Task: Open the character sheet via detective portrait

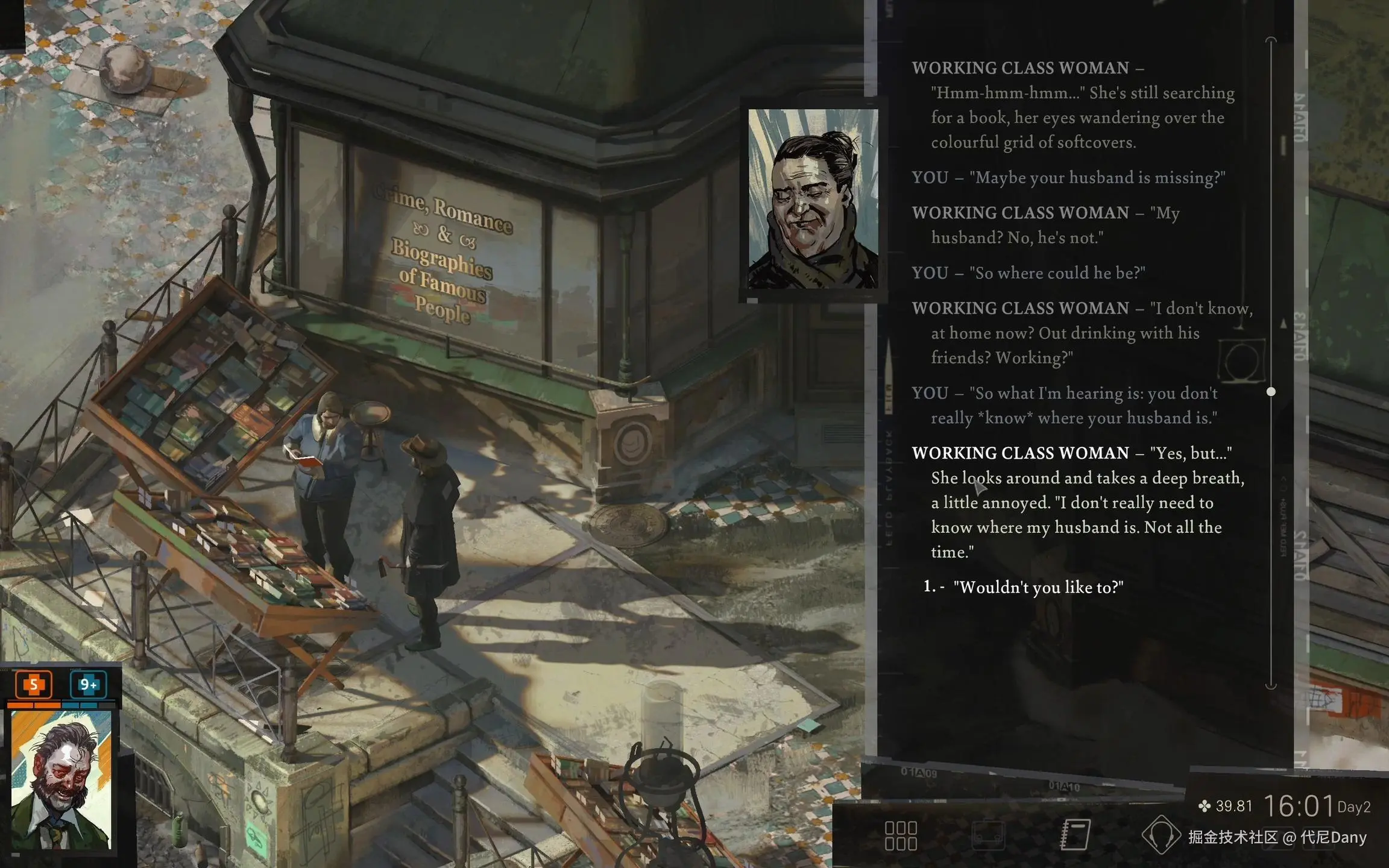Action: (61, 780)
